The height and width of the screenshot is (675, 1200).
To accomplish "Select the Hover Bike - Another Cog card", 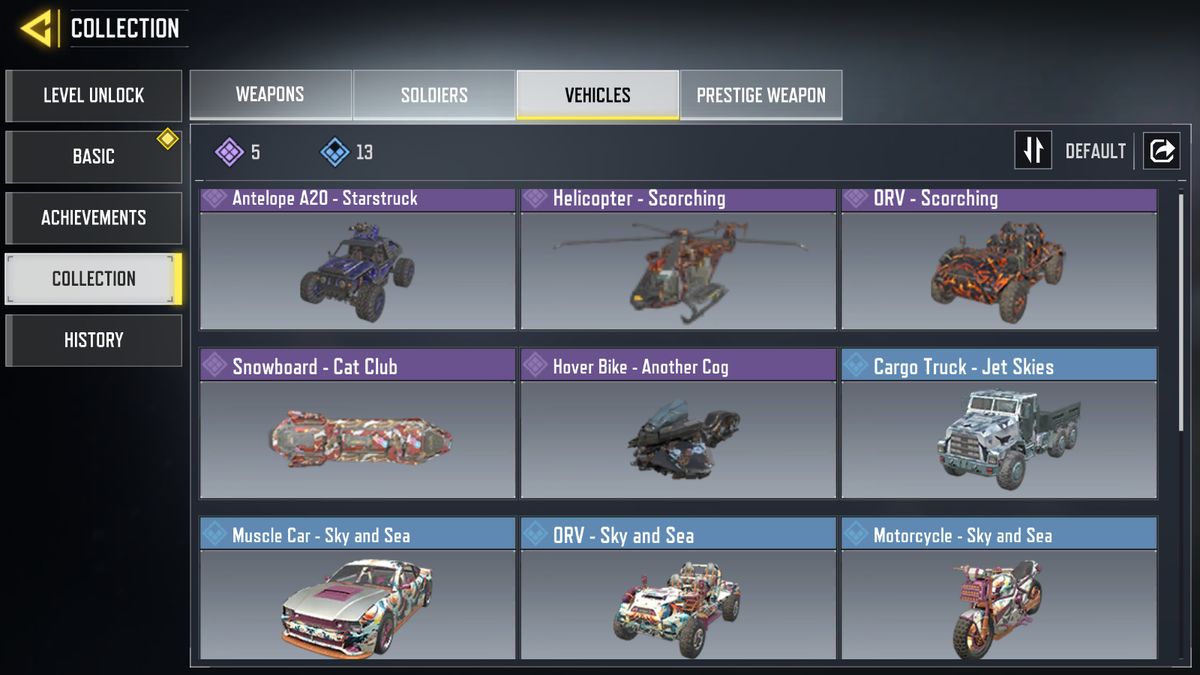I will click(x=678, y=425).
